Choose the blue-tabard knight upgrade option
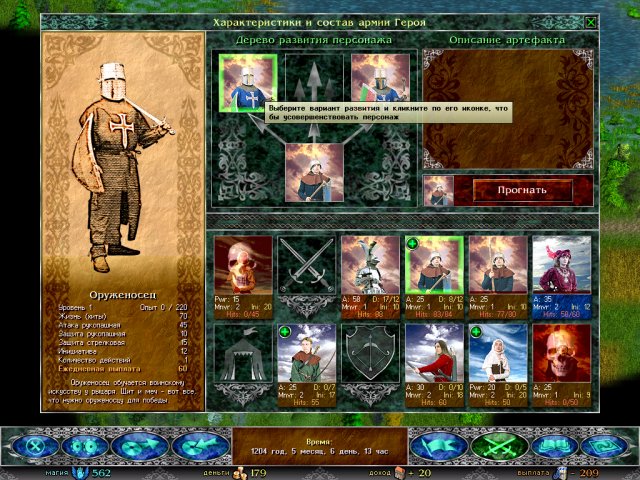The height and width of the screenshot is (480, 640). (x=247, y=83)
